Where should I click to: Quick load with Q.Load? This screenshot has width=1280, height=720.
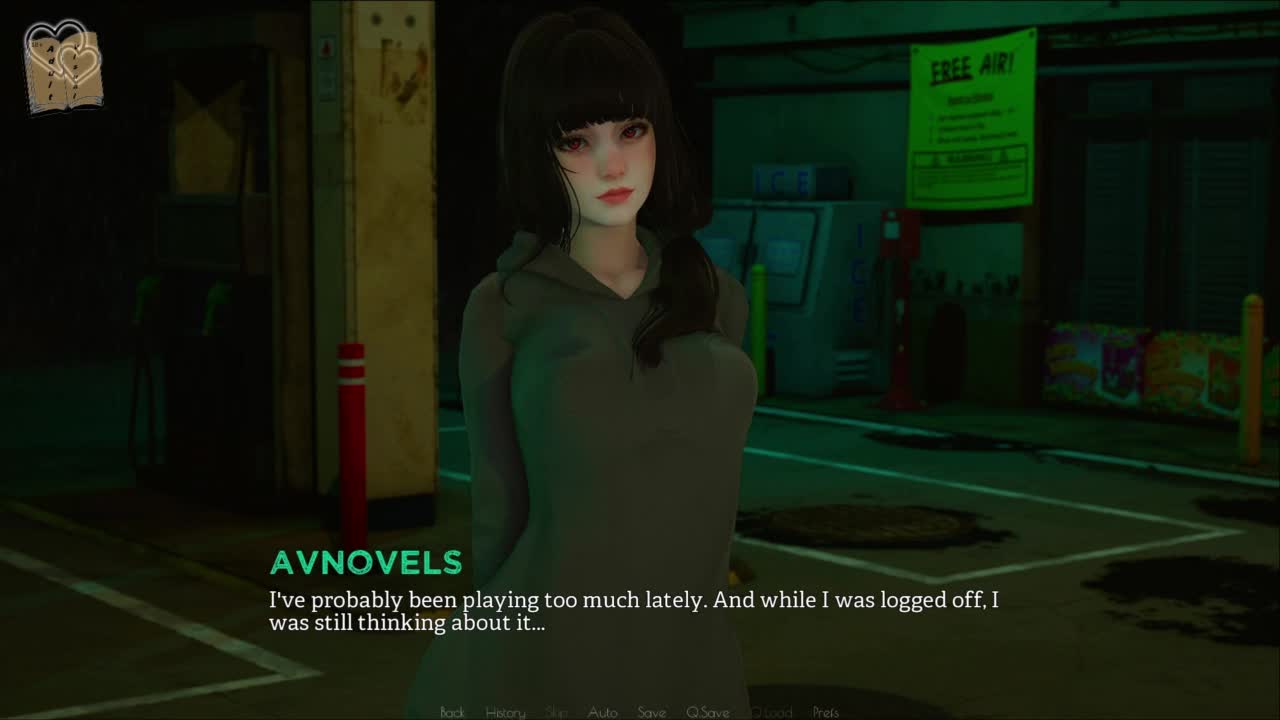coord(771,712)
